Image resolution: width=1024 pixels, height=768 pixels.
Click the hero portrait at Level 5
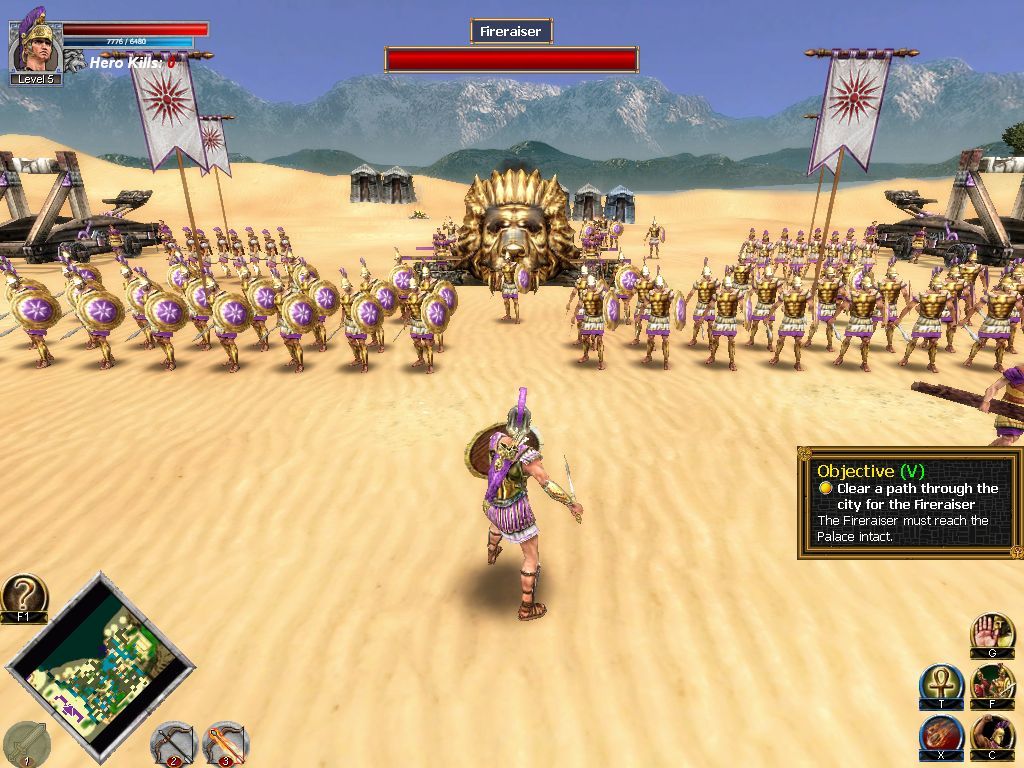(36, 43)
